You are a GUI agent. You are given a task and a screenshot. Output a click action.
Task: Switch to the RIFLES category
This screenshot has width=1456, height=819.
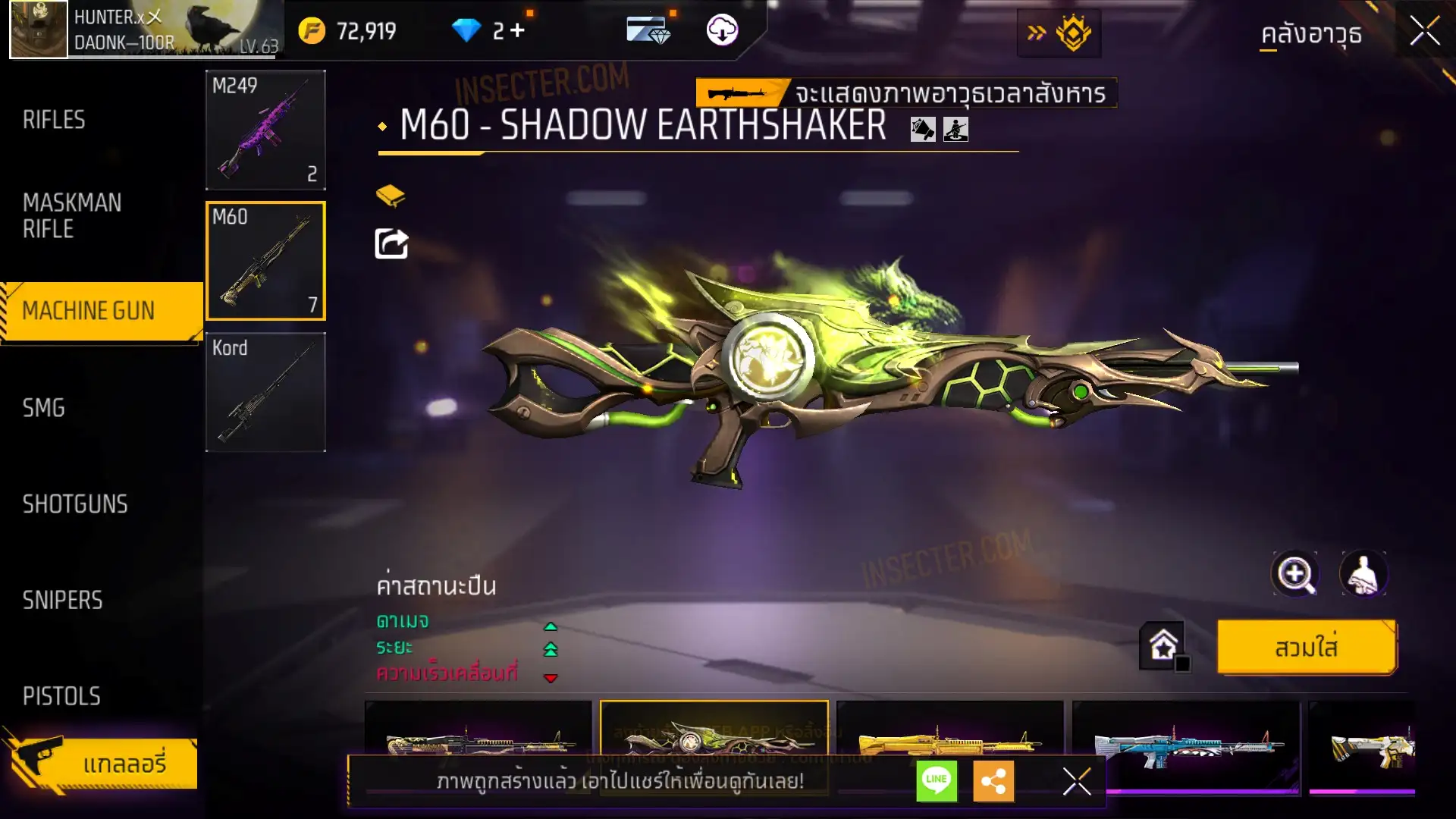(x=54, y=120)
